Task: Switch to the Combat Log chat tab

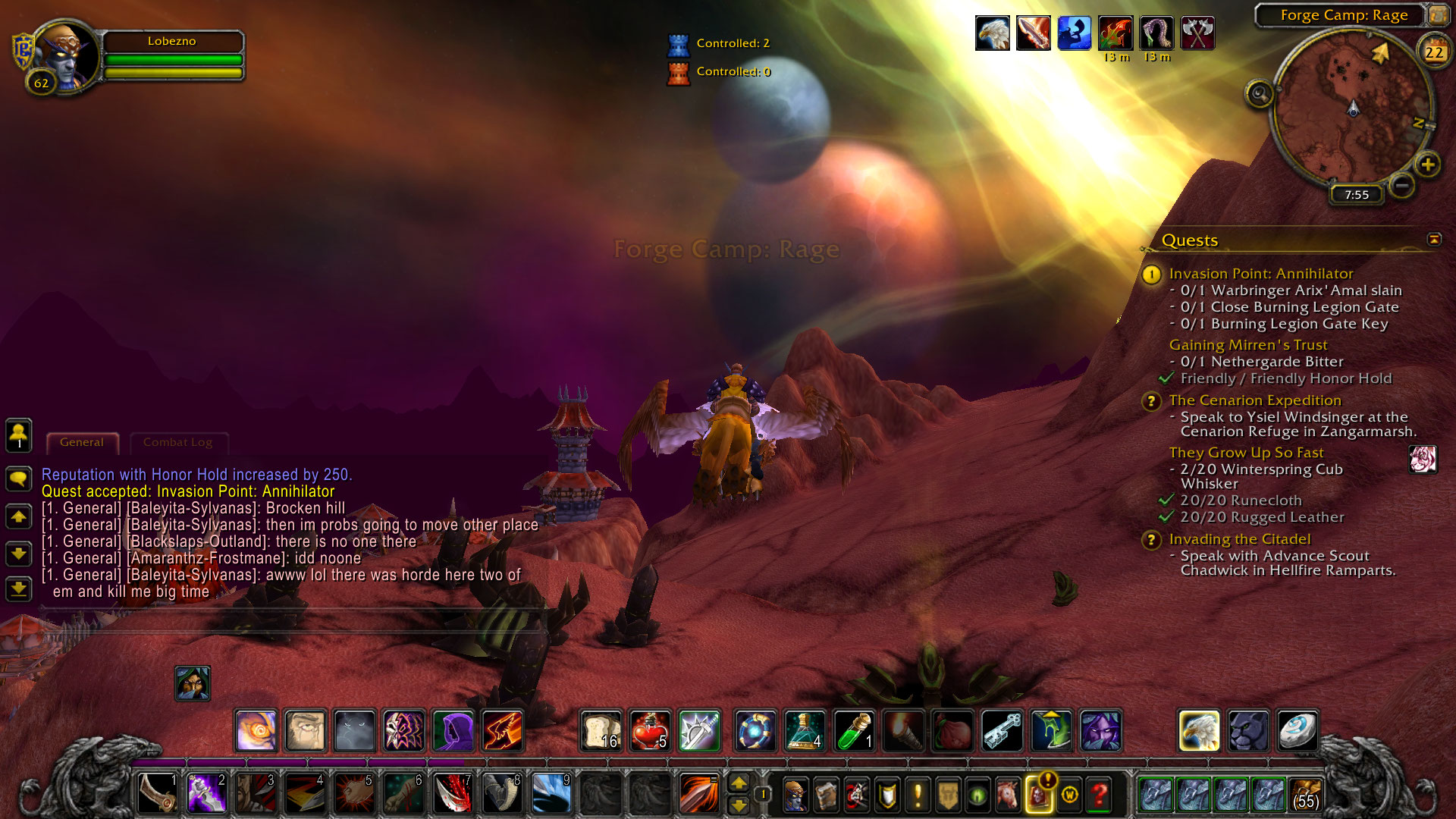Action: [x=178, y=442]
